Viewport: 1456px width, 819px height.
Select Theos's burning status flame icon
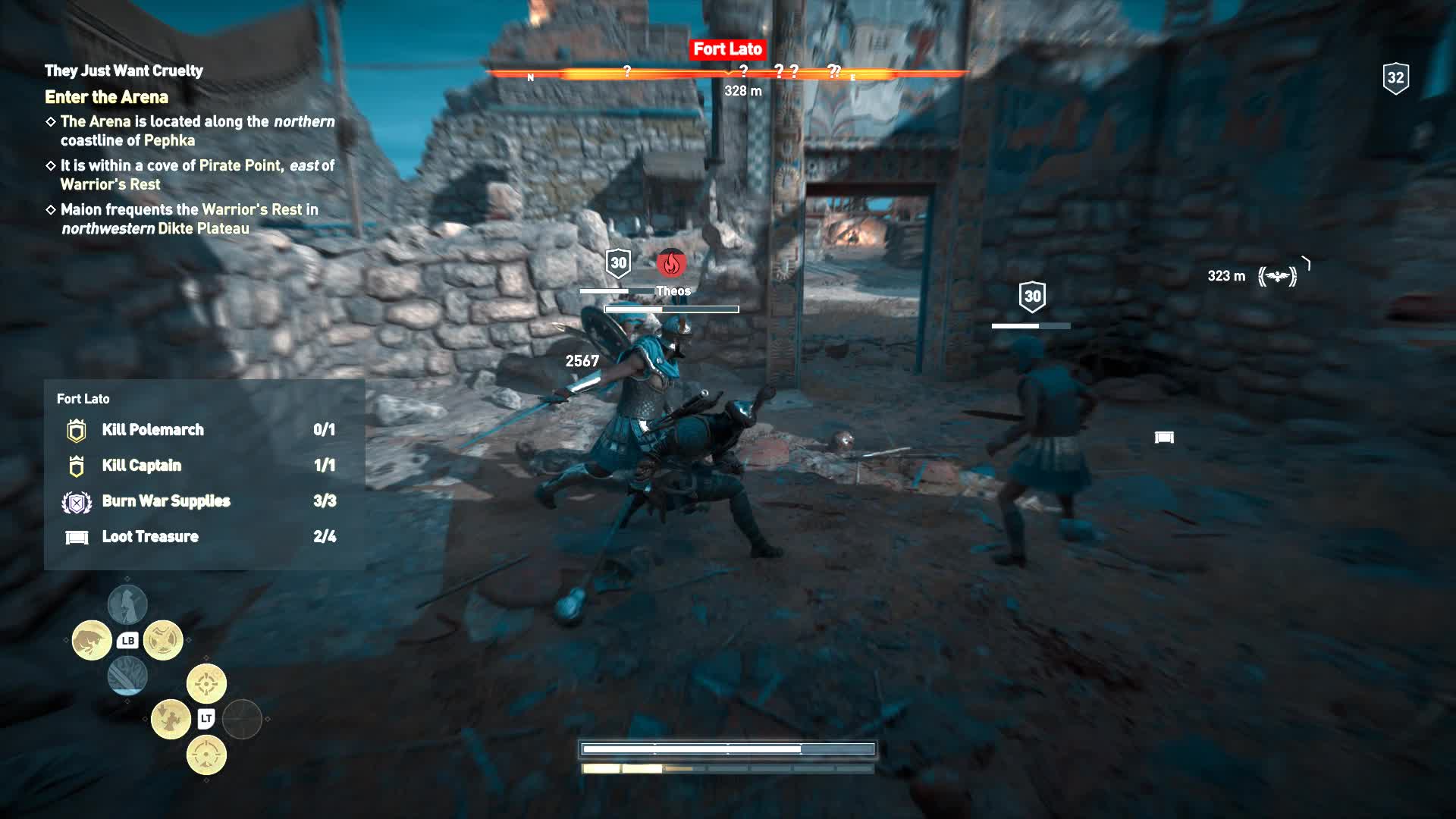pos(670,265)
